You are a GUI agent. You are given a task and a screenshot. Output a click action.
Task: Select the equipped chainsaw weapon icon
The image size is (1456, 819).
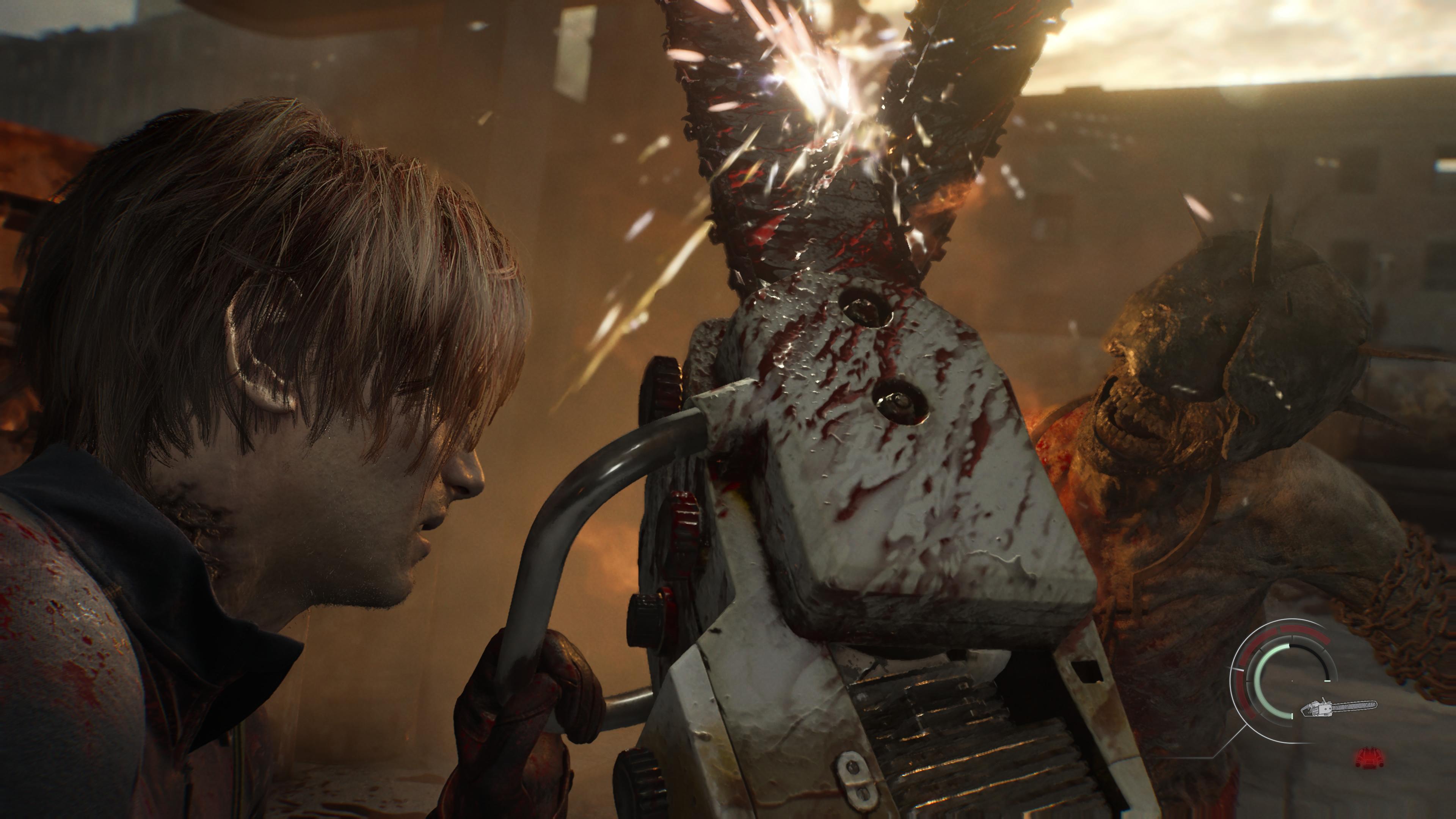pos(1338,707)
